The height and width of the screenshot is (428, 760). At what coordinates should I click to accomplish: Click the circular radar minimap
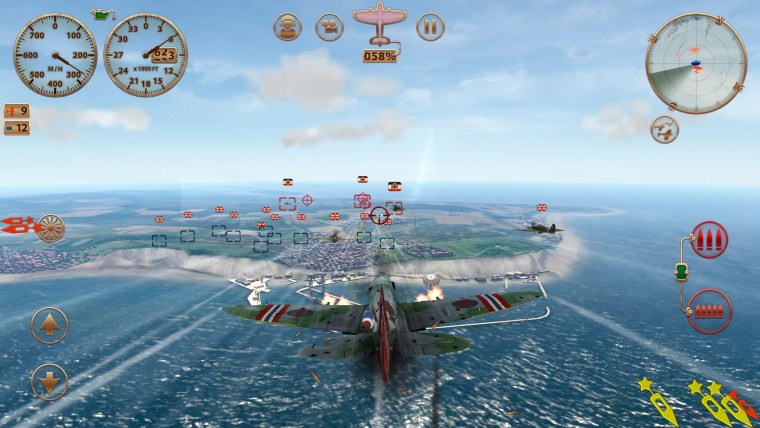(696, 65)
